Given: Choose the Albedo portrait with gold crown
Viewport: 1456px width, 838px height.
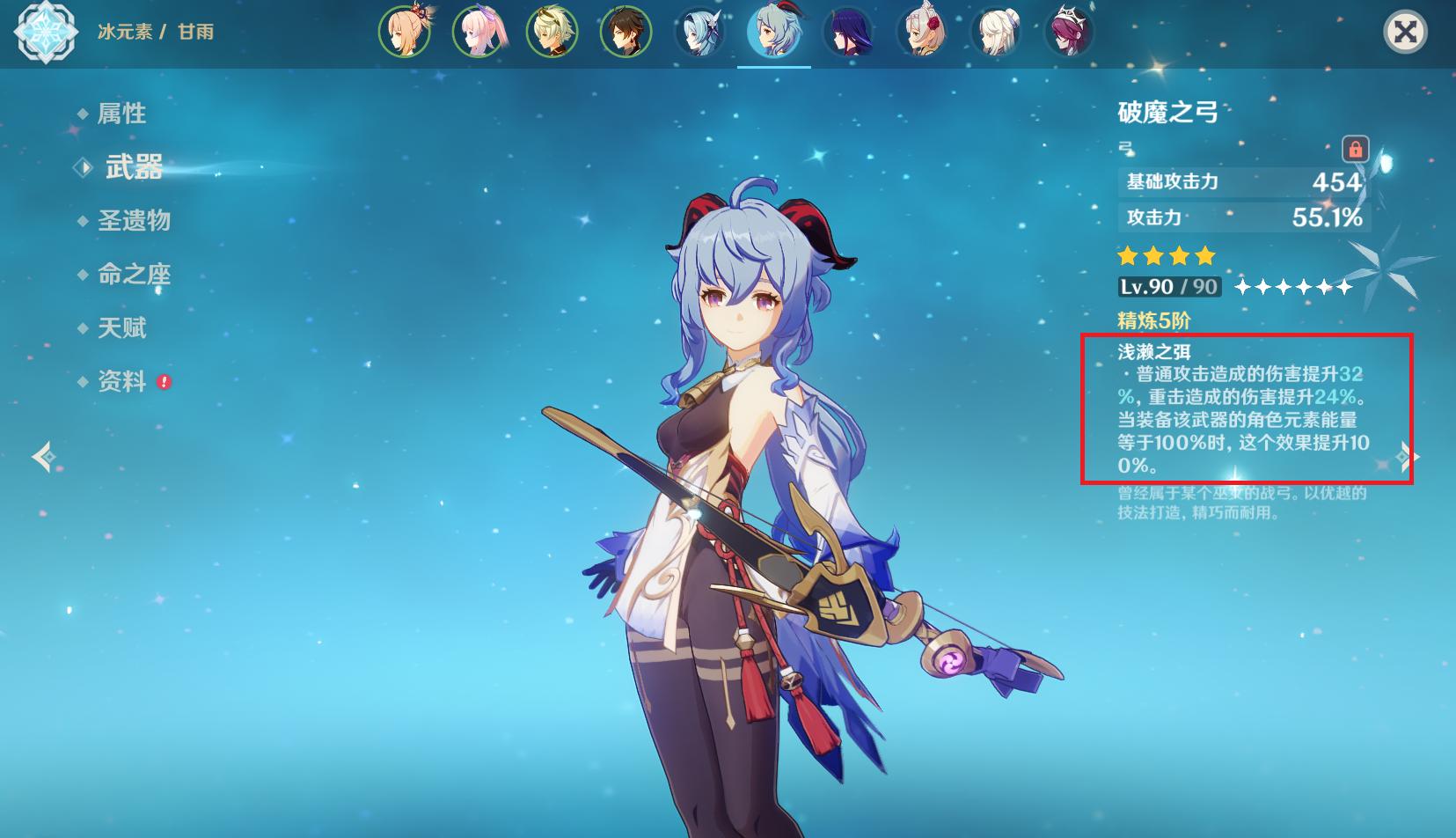Looking at the screenshot, I should point(552,33).
